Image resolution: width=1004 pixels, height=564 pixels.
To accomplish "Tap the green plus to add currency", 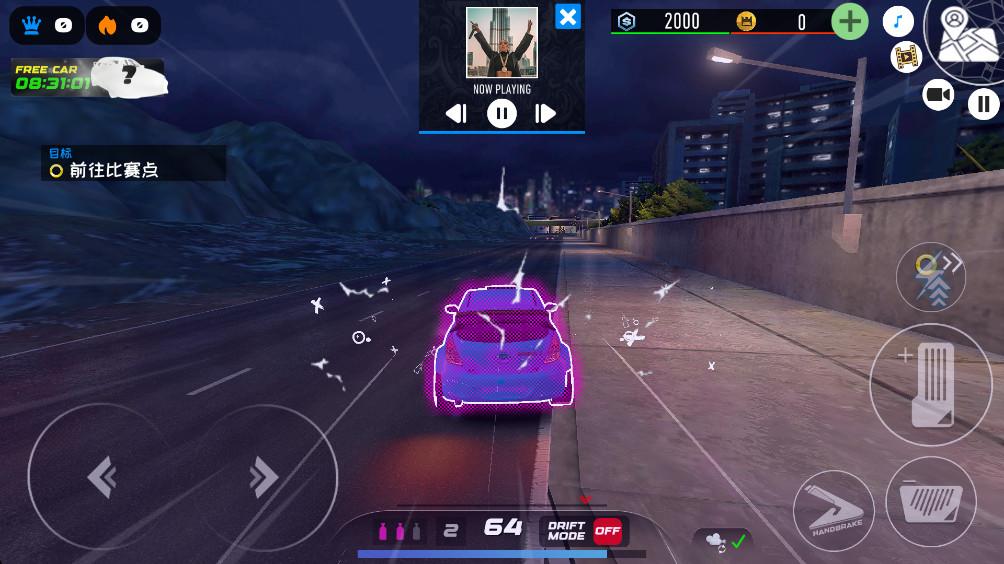I will (850, 21).
